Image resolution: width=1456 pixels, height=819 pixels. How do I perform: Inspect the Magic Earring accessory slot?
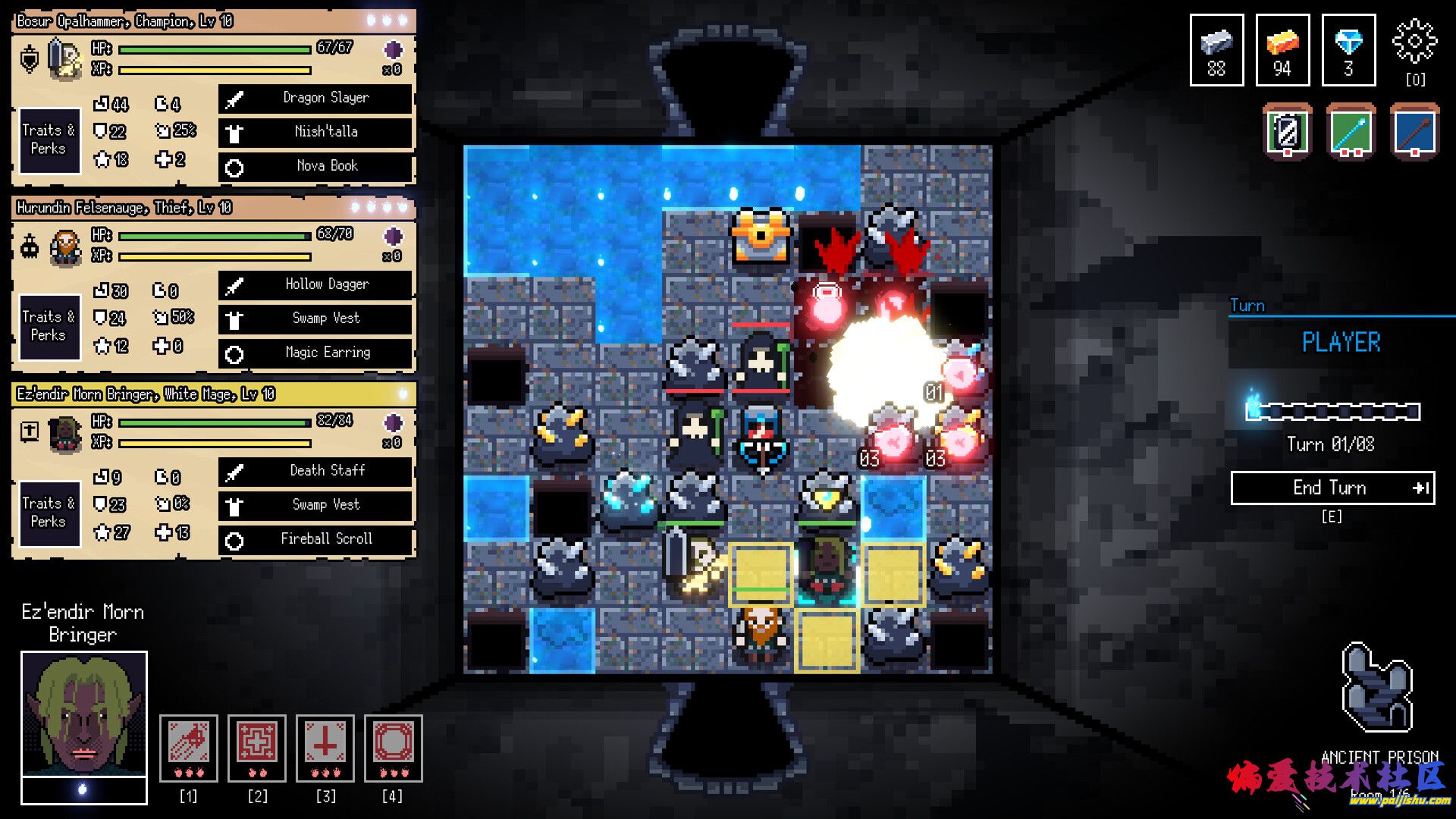point(315,353)
